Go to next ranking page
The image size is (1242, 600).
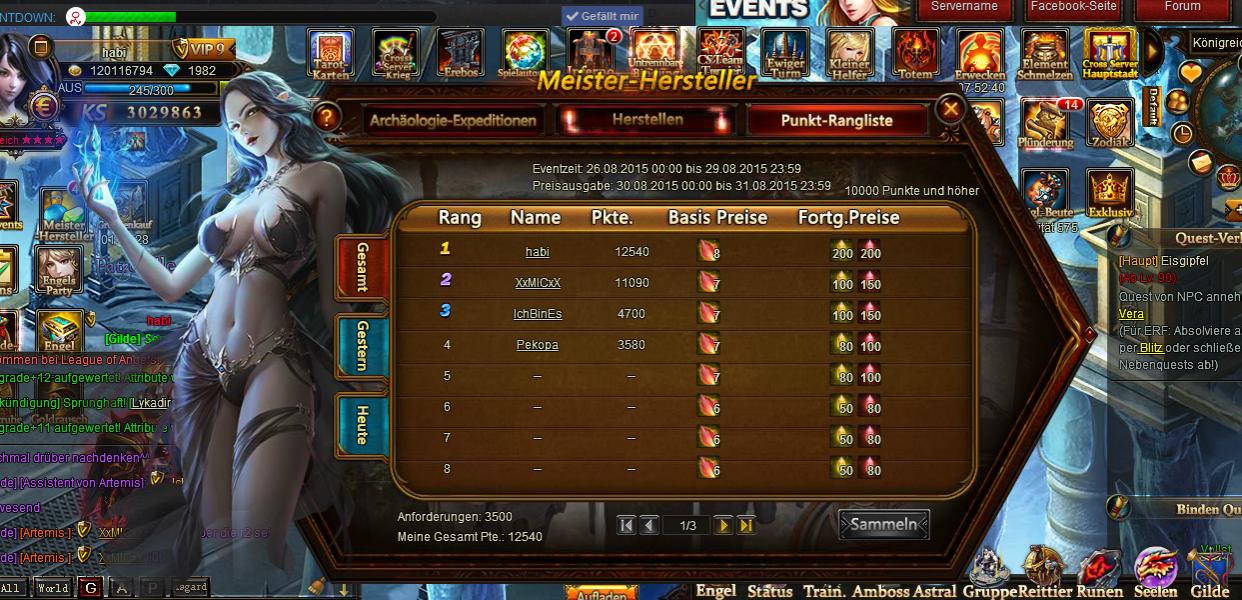tap(723, 525)
